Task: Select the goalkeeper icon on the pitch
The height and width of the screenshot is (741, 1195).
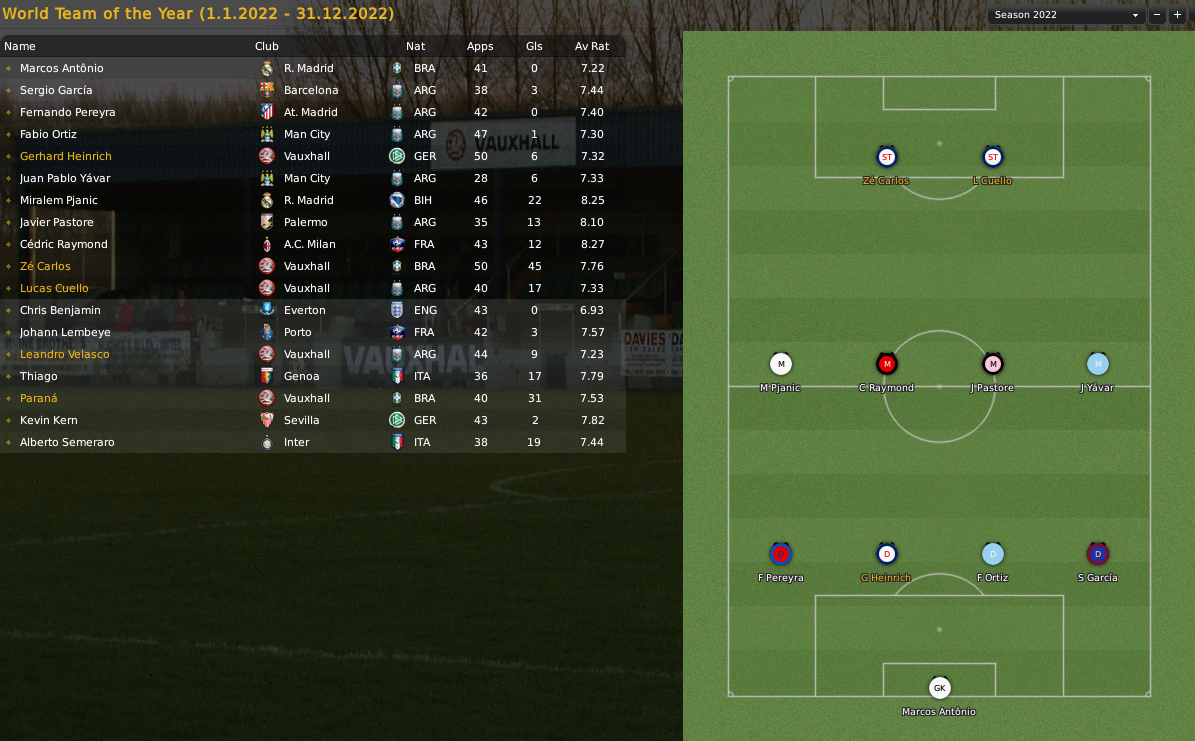Action: [x=939, y=688]
